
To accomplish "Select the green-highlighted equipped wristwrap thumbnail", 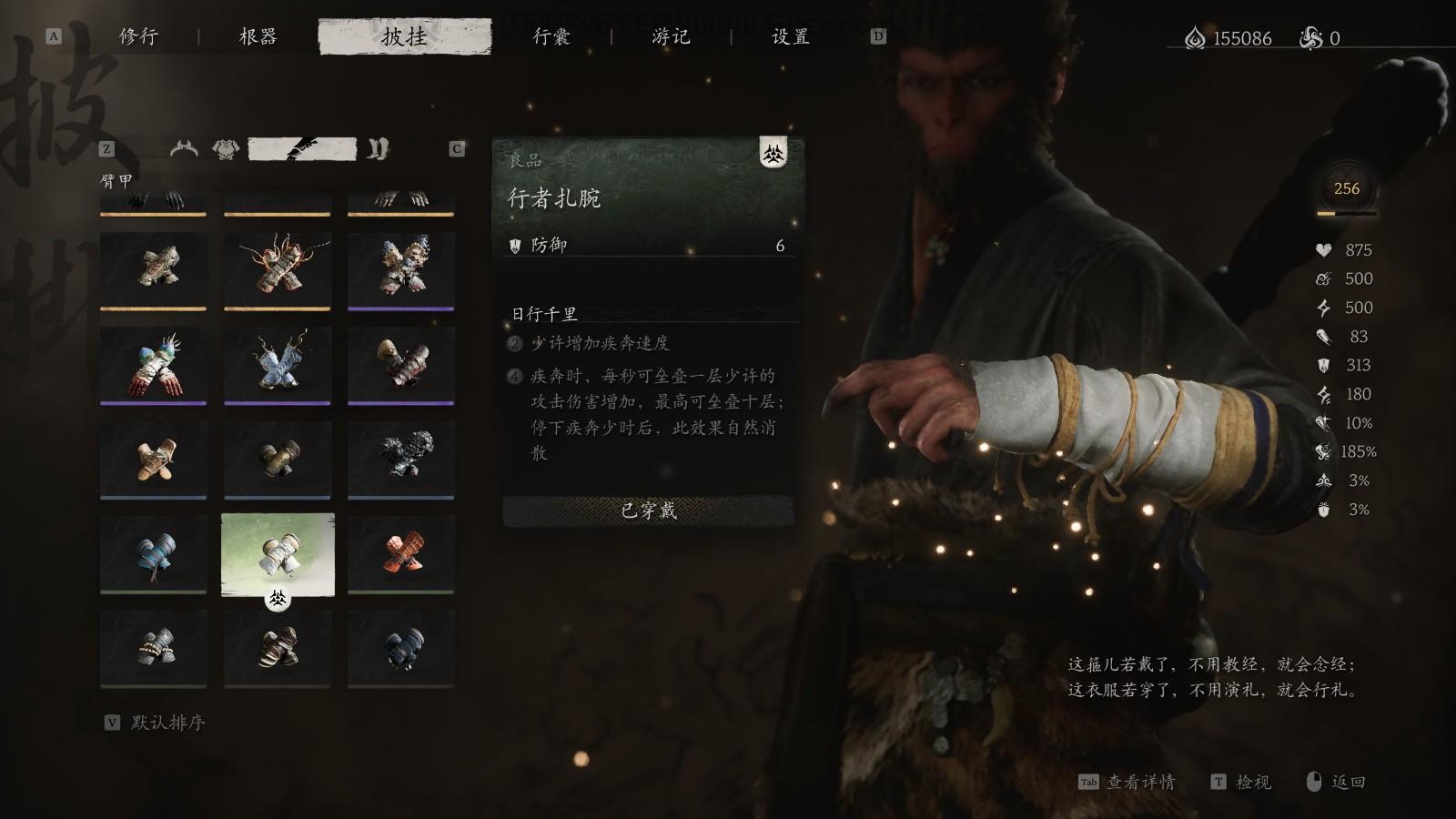I will 278,554.
